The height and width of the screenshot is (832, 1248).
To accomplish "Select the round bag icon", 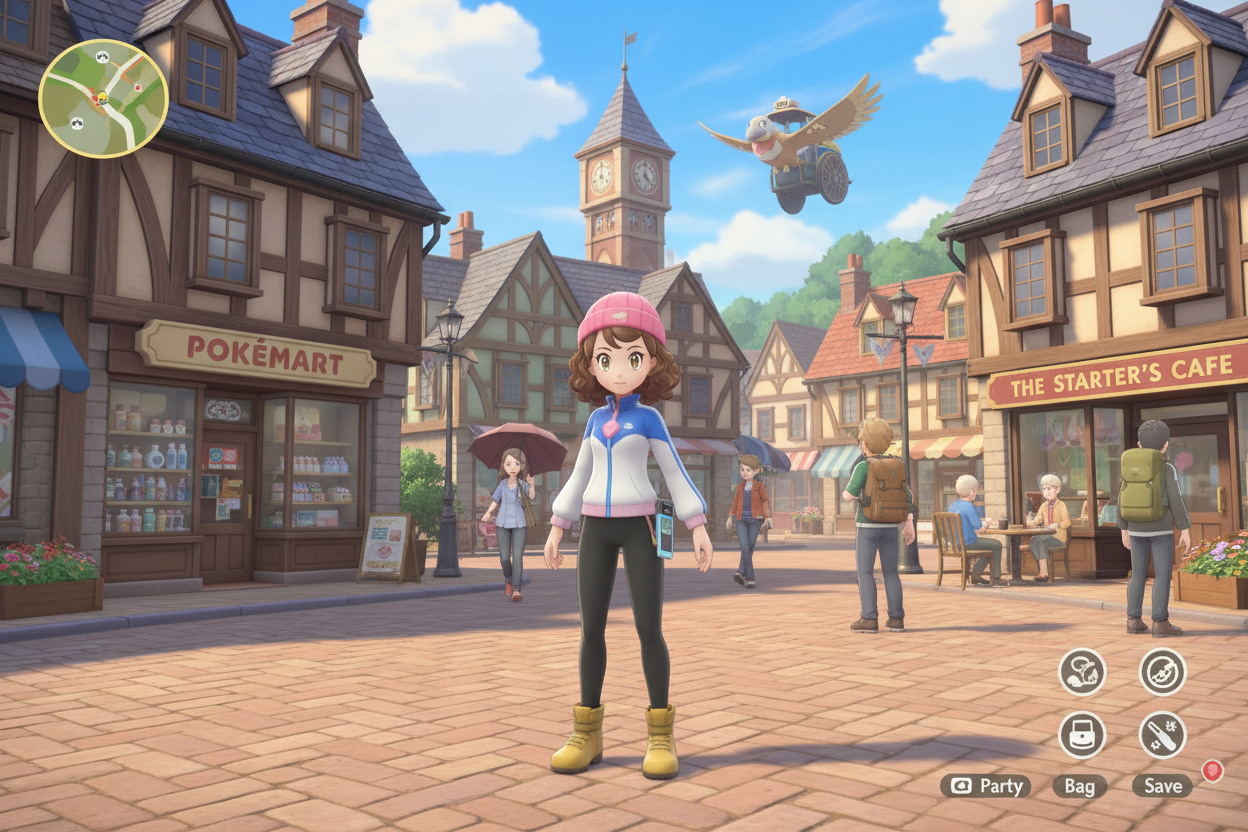I will coord(1082,735).
